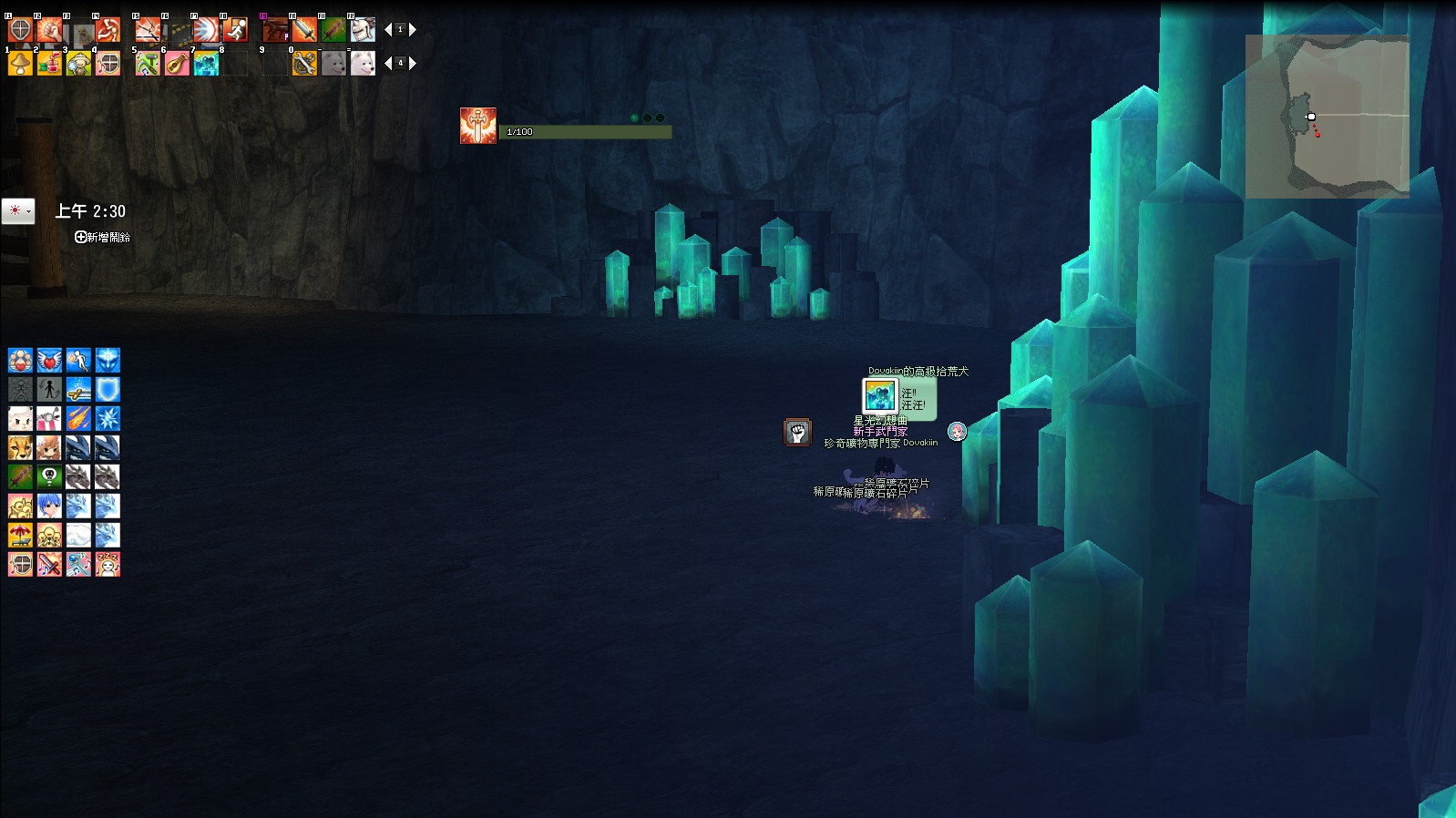
Task: Click the winged heart skill icon
Action: [x=49, y=361]
